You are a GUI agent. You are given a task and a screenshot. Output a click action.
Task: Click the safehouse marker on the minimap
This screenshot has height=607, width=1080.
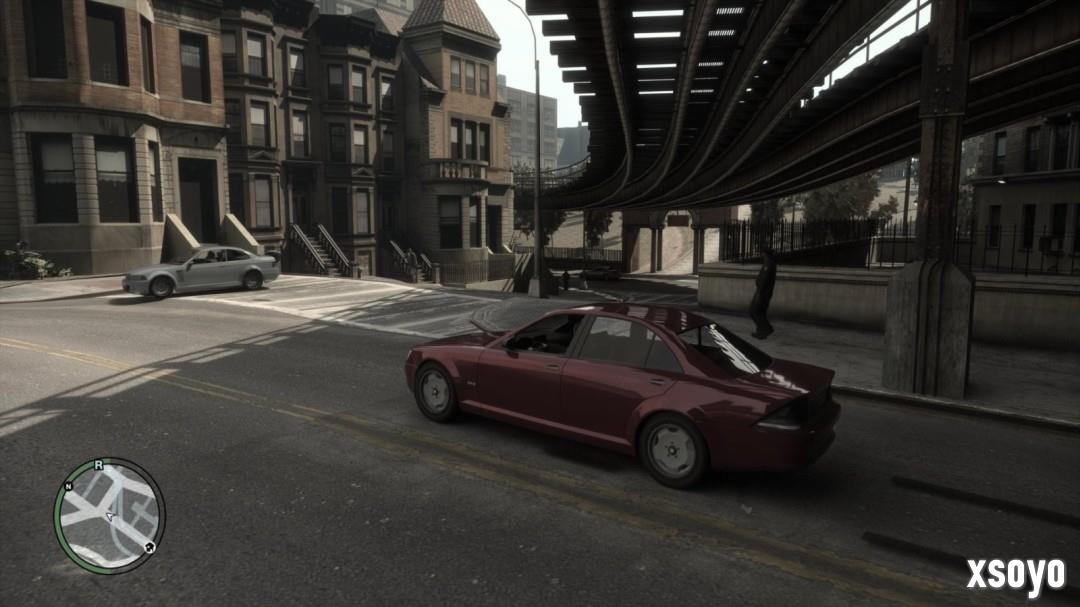pos(149,547)
